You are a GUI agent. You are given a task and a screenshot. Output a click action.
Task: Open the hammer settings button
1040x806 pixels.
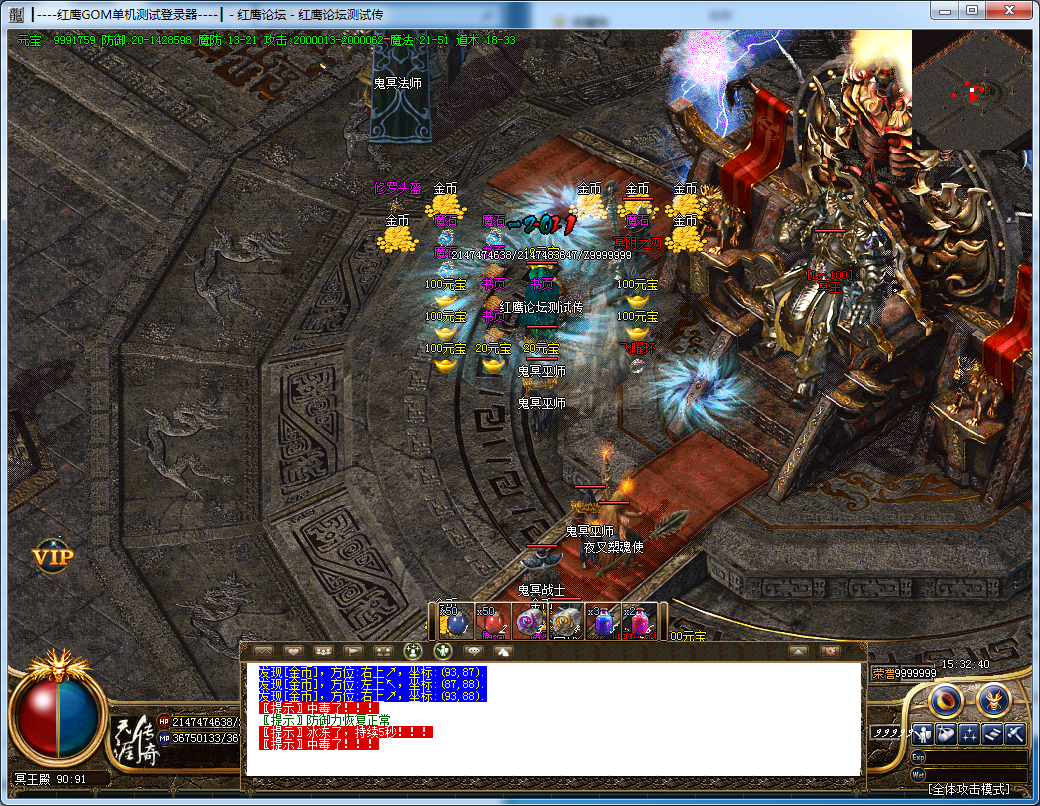click(1016, 733)
